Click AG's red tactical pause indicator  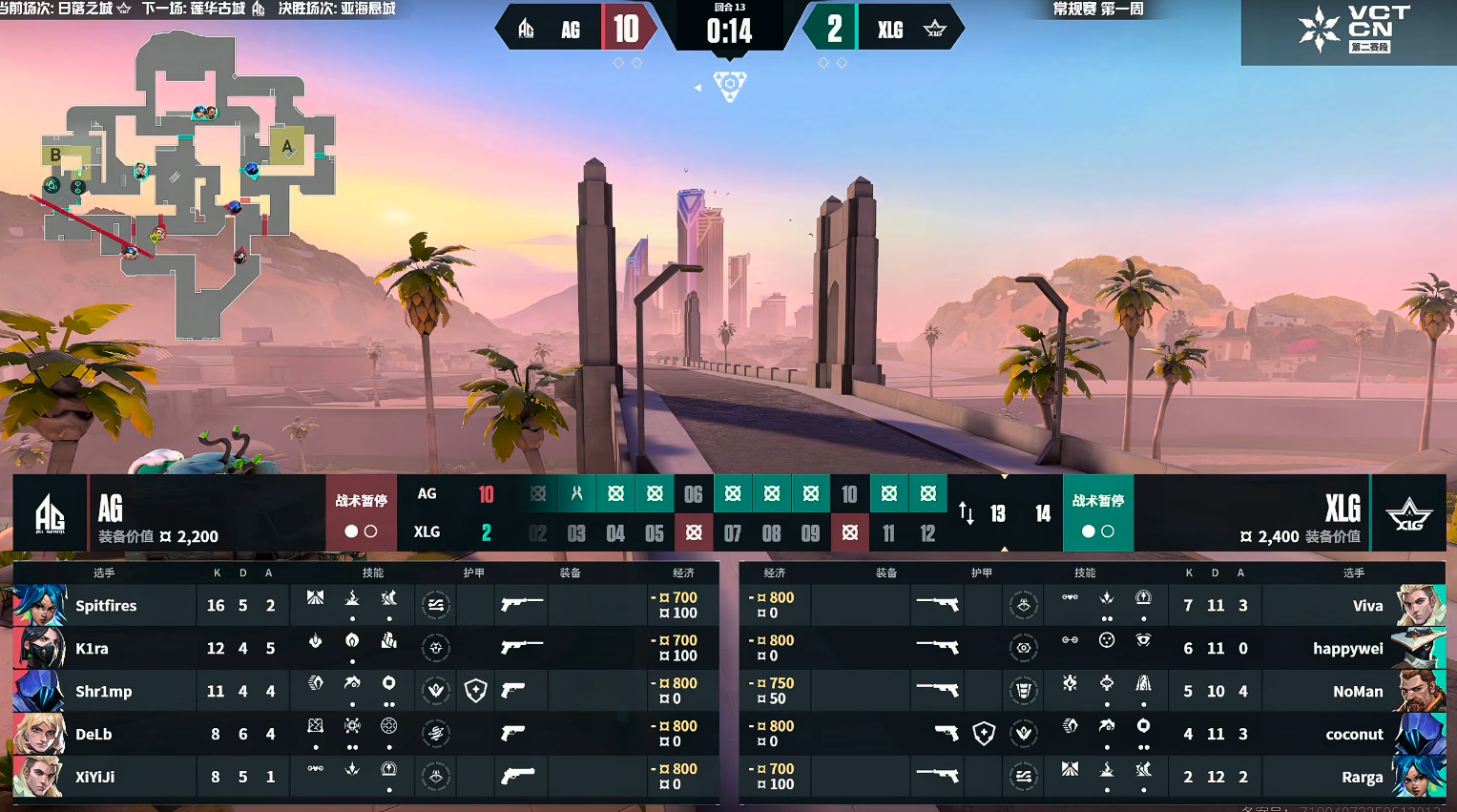point(361,513)
